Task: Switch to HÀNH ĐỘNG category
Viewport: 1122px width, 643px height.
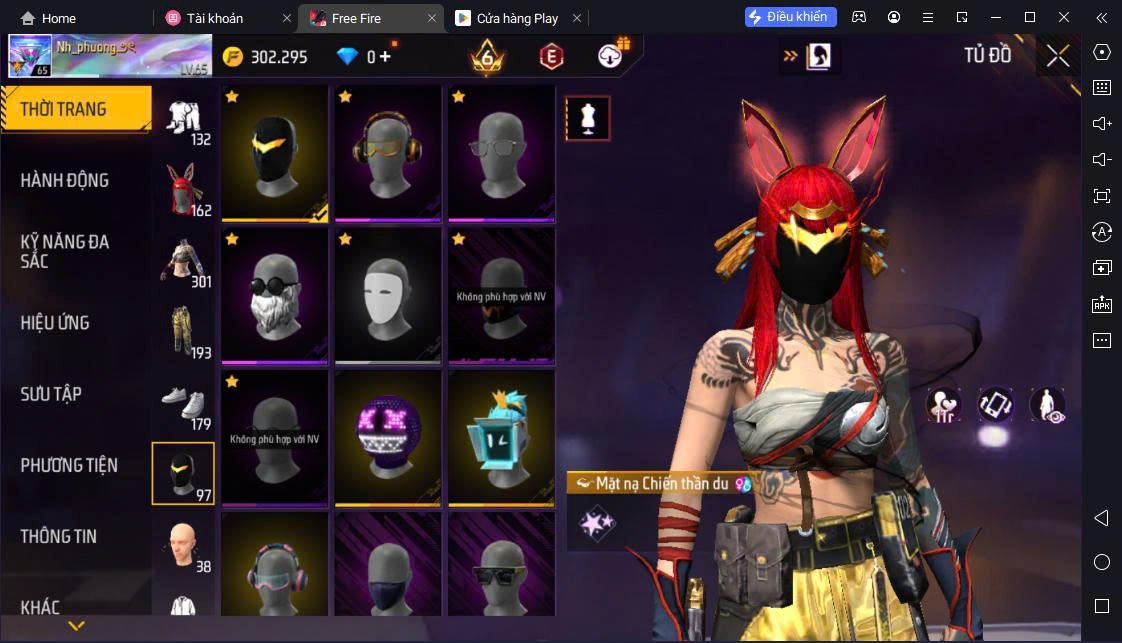Action: 65,180
